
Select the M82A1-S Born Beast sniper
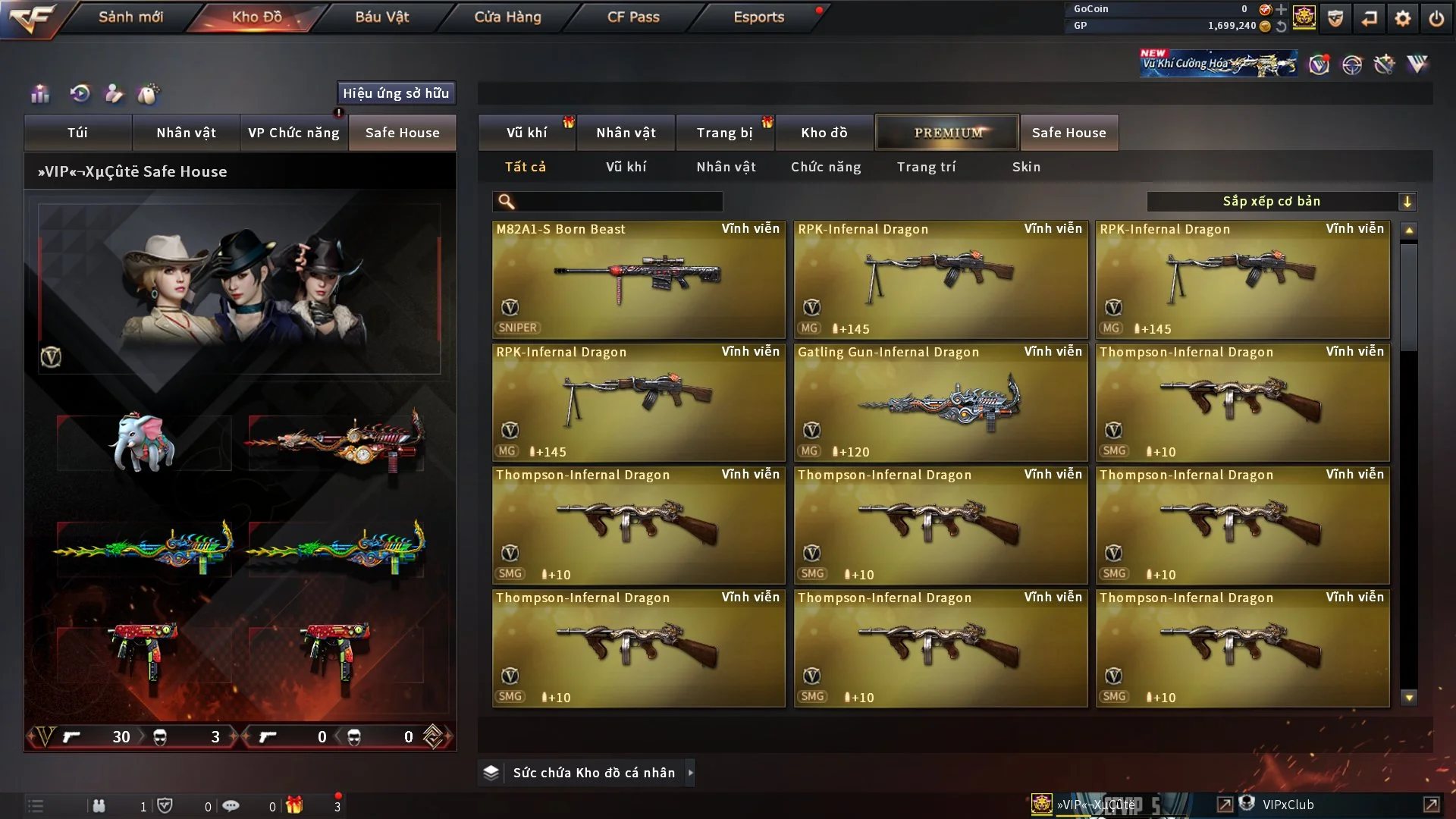(x=639, y=279)
